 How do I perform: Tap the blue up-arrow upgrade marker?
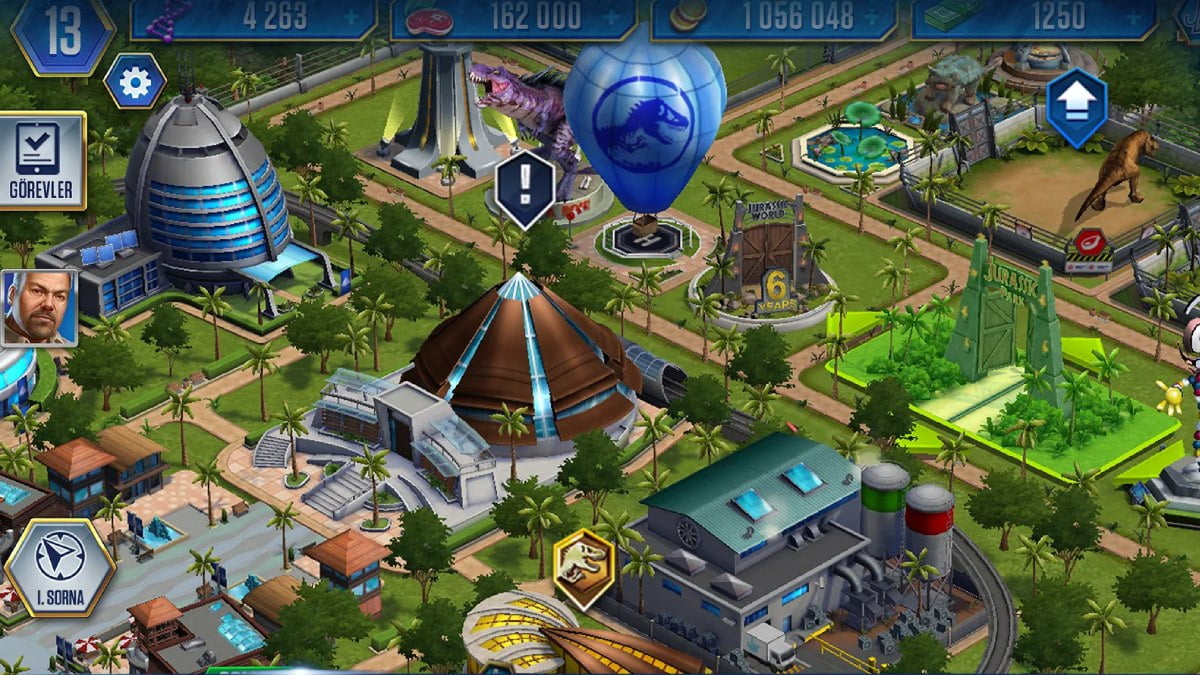click(x=1077, y=107)
